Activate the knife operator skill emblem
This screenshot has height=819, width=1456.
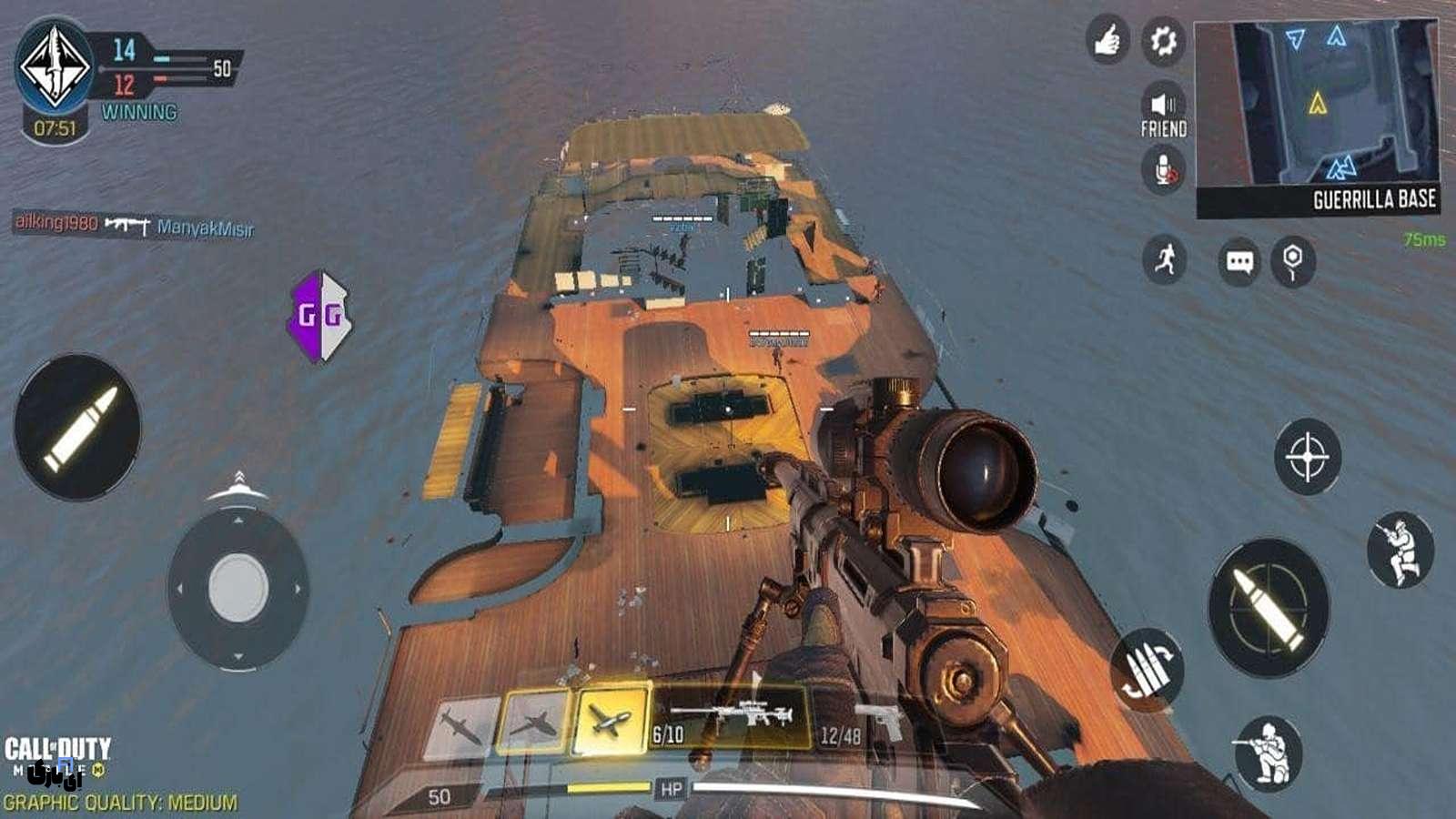pyautogui.click(x=55, y=66)
